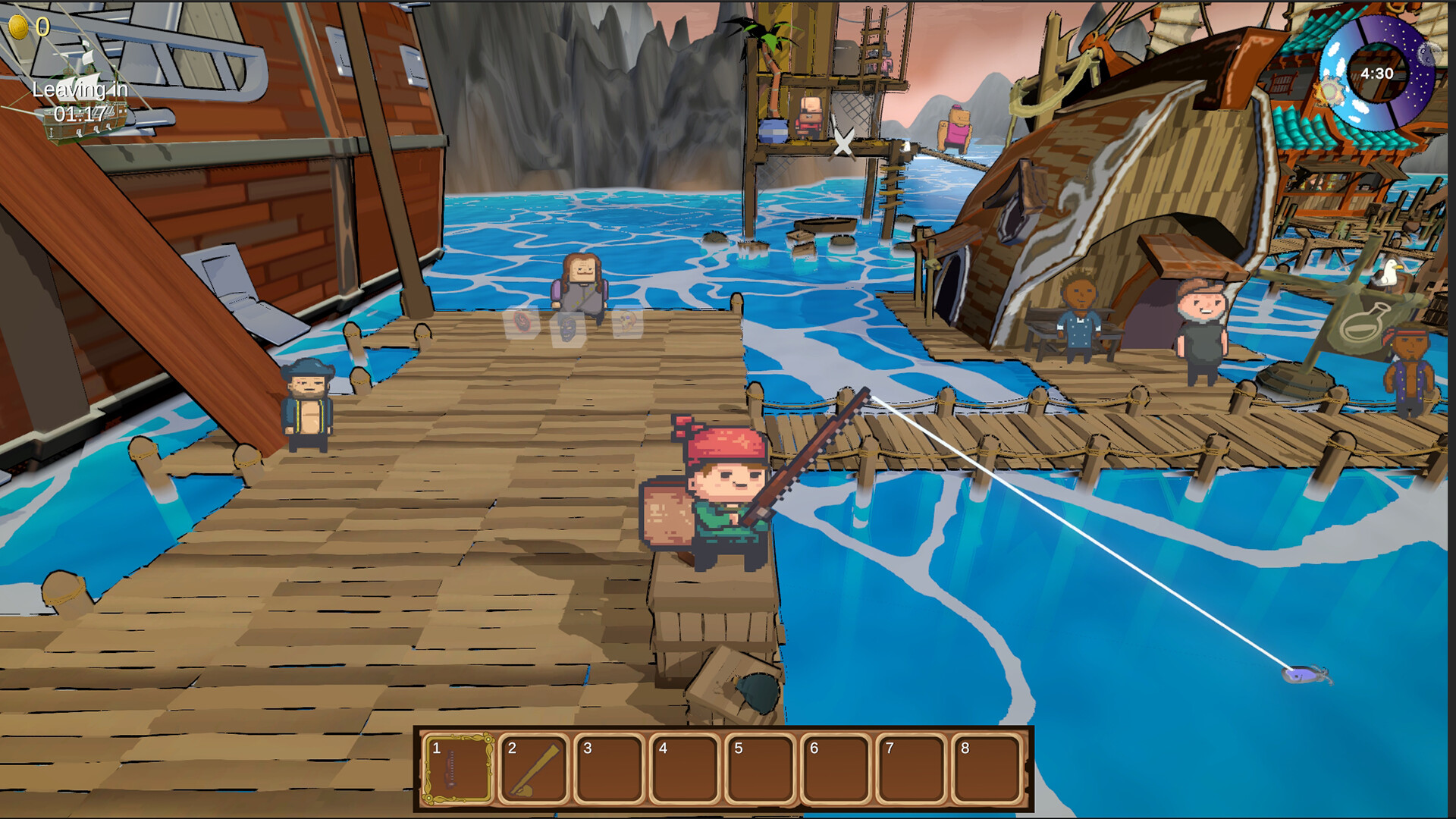Click hotbar slot 6 label

(814, 749)
